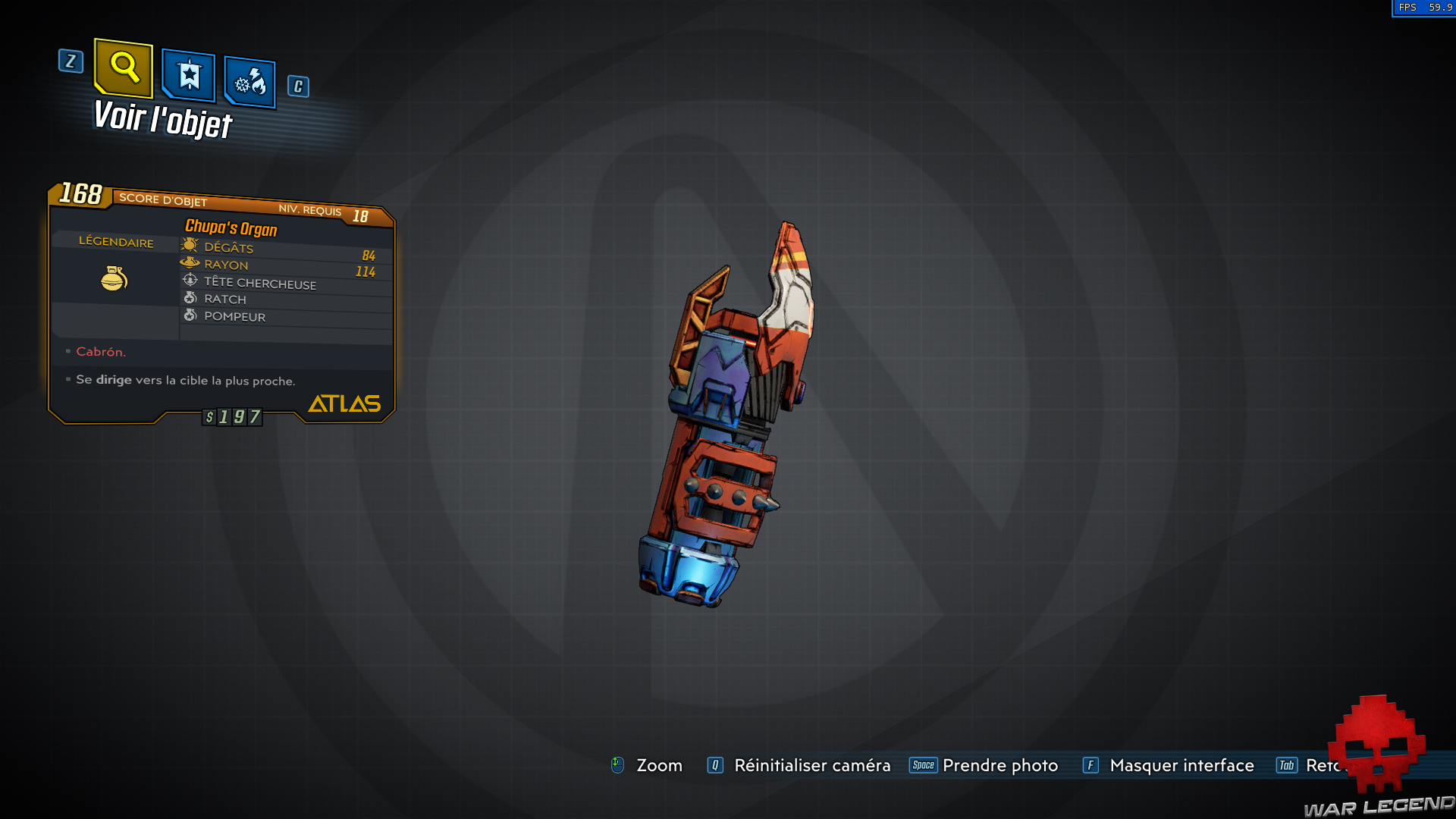Select the elemental effects icon
Viewport: 1456px width, 819px height.
pos(249,82)
